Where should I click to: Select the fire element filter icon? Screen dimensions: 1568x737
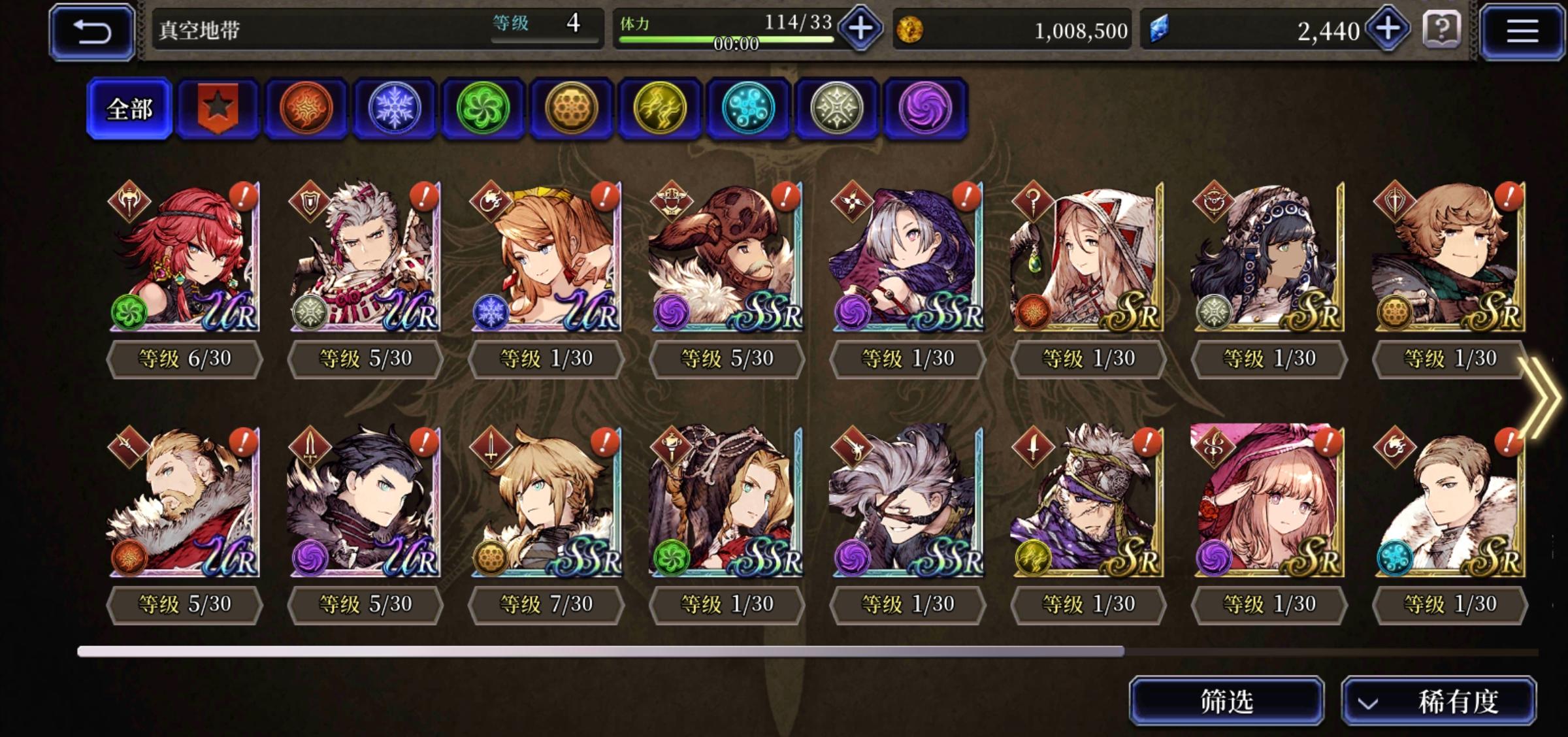308,108
